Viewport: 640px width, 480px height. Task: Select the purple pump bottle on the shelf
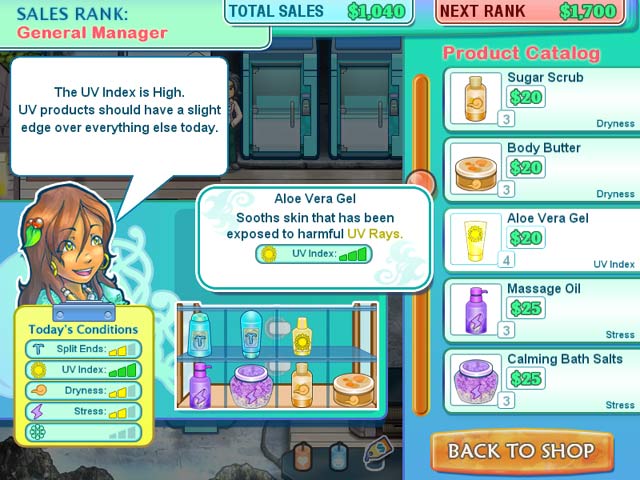click(x=201, y=383)
